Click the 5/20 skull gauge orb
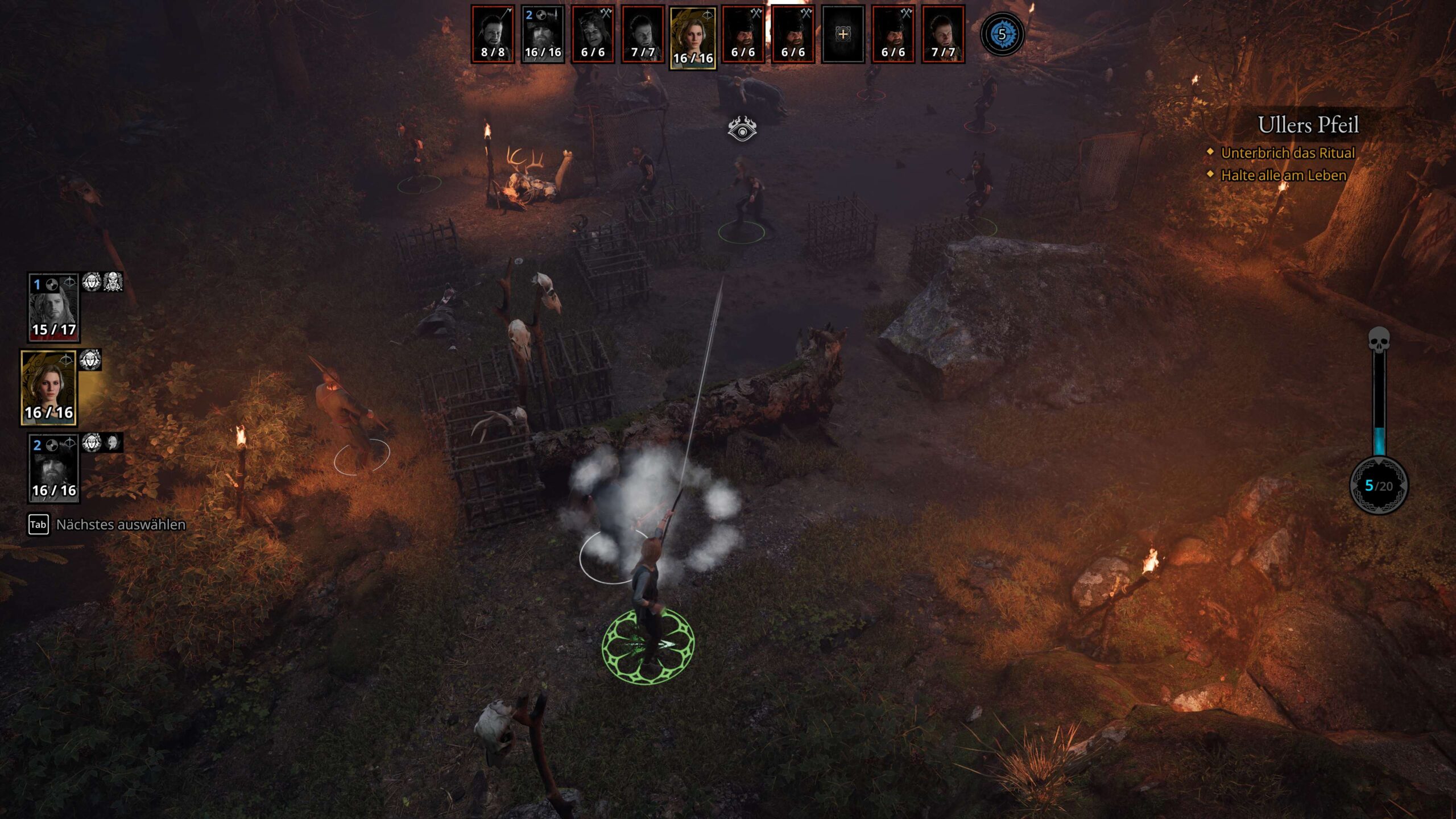This screenshot has height=819, width=1456. 1379,485
